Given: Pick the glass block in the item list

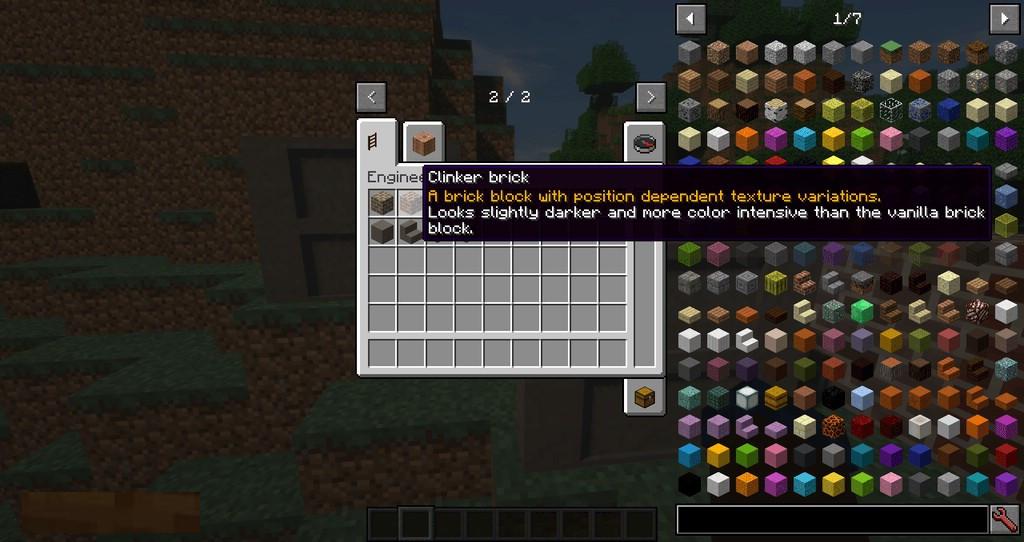Looking at the screenshot, I should pyautogui.click(x=891, y=109).
